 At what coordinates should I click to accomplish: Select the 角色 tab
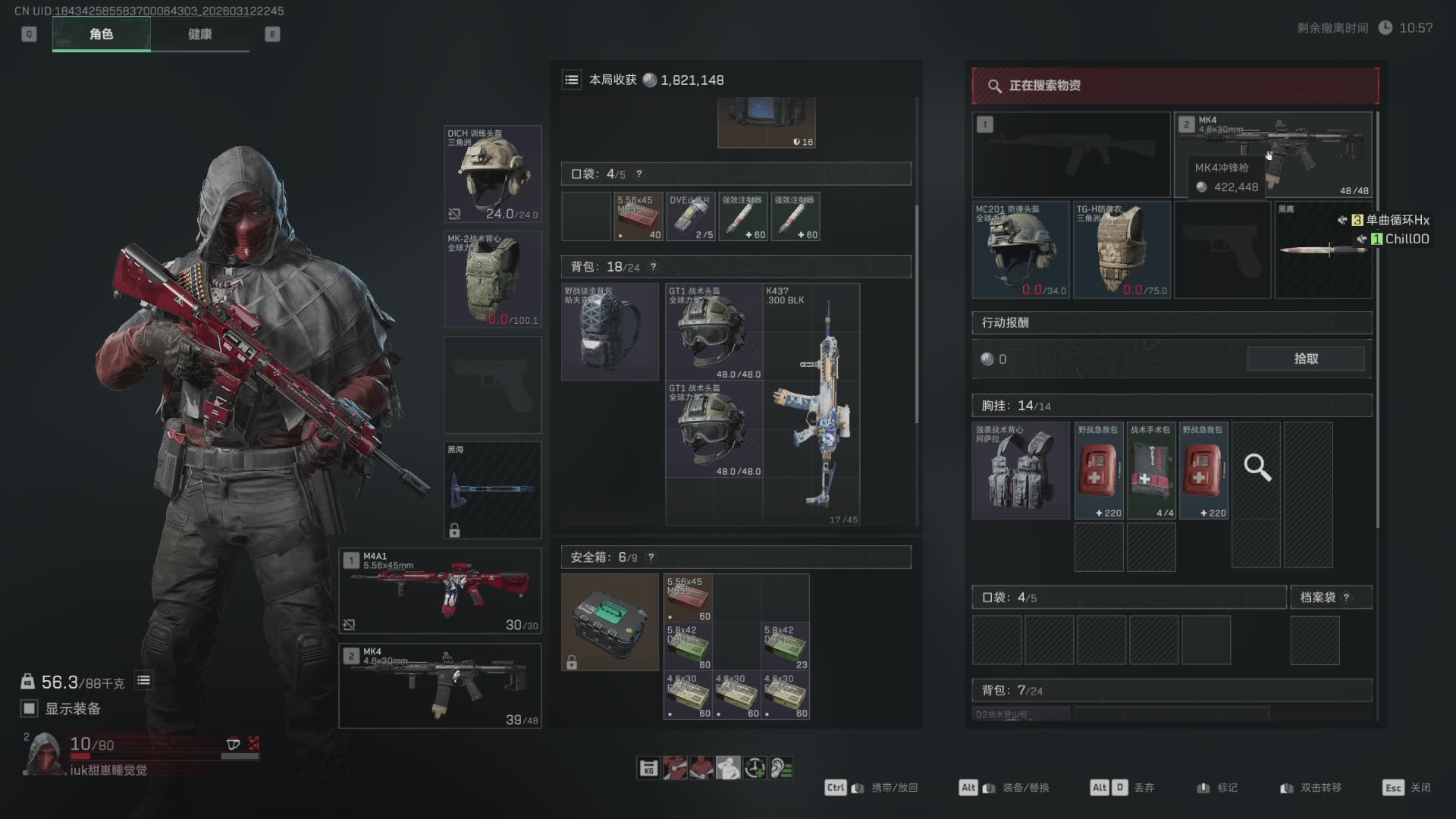pos(101,34)
